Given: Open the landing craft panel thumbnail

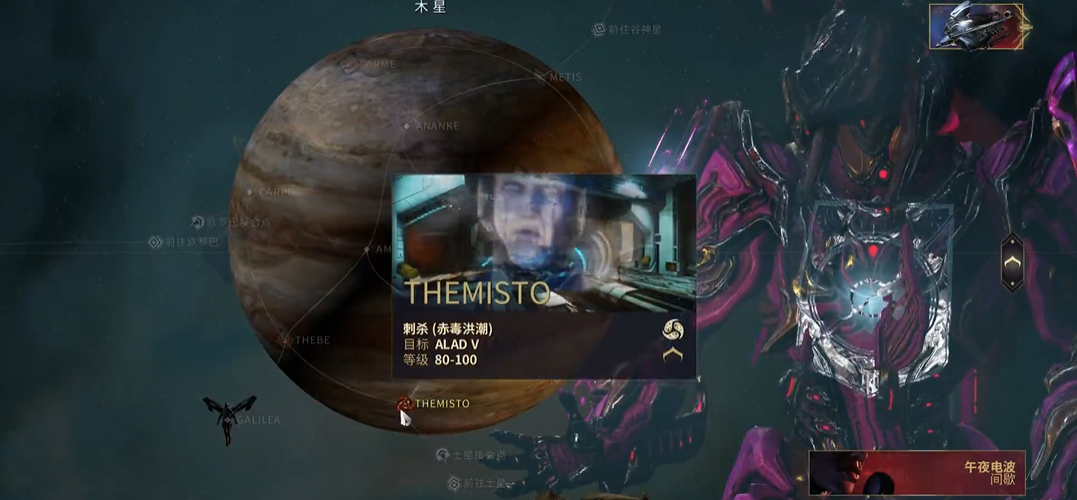Looking at the screenshot, I should click(975, 26).
